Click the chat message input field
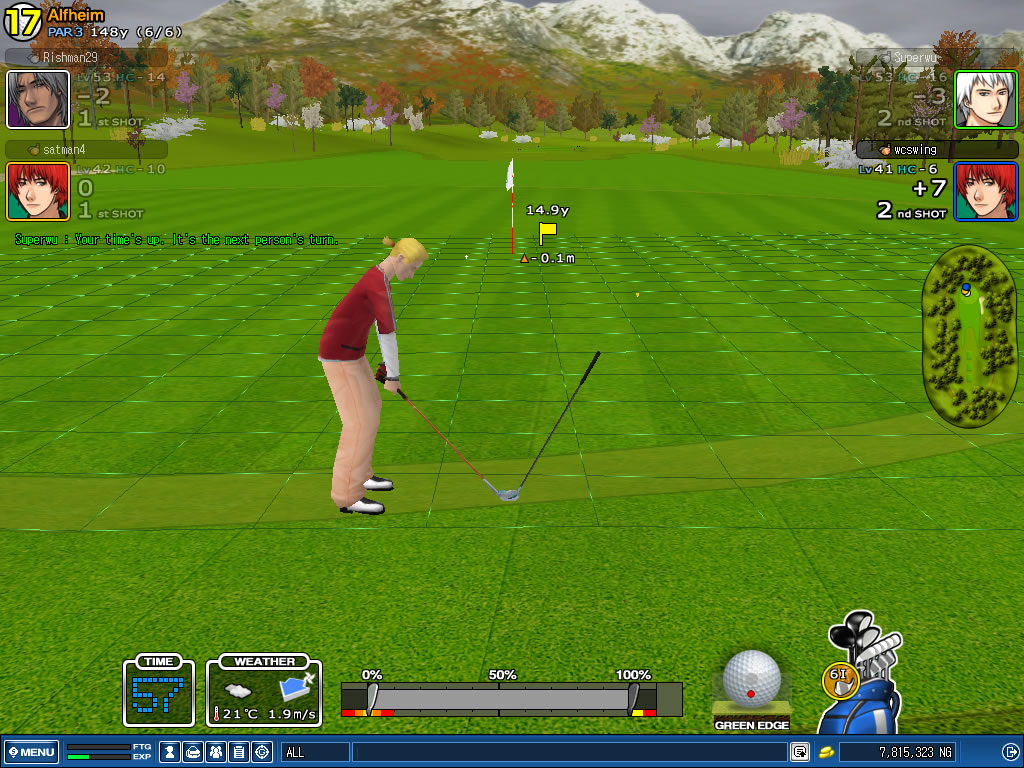The width and height of the screenshot is (1024, 768). [570, 752]
